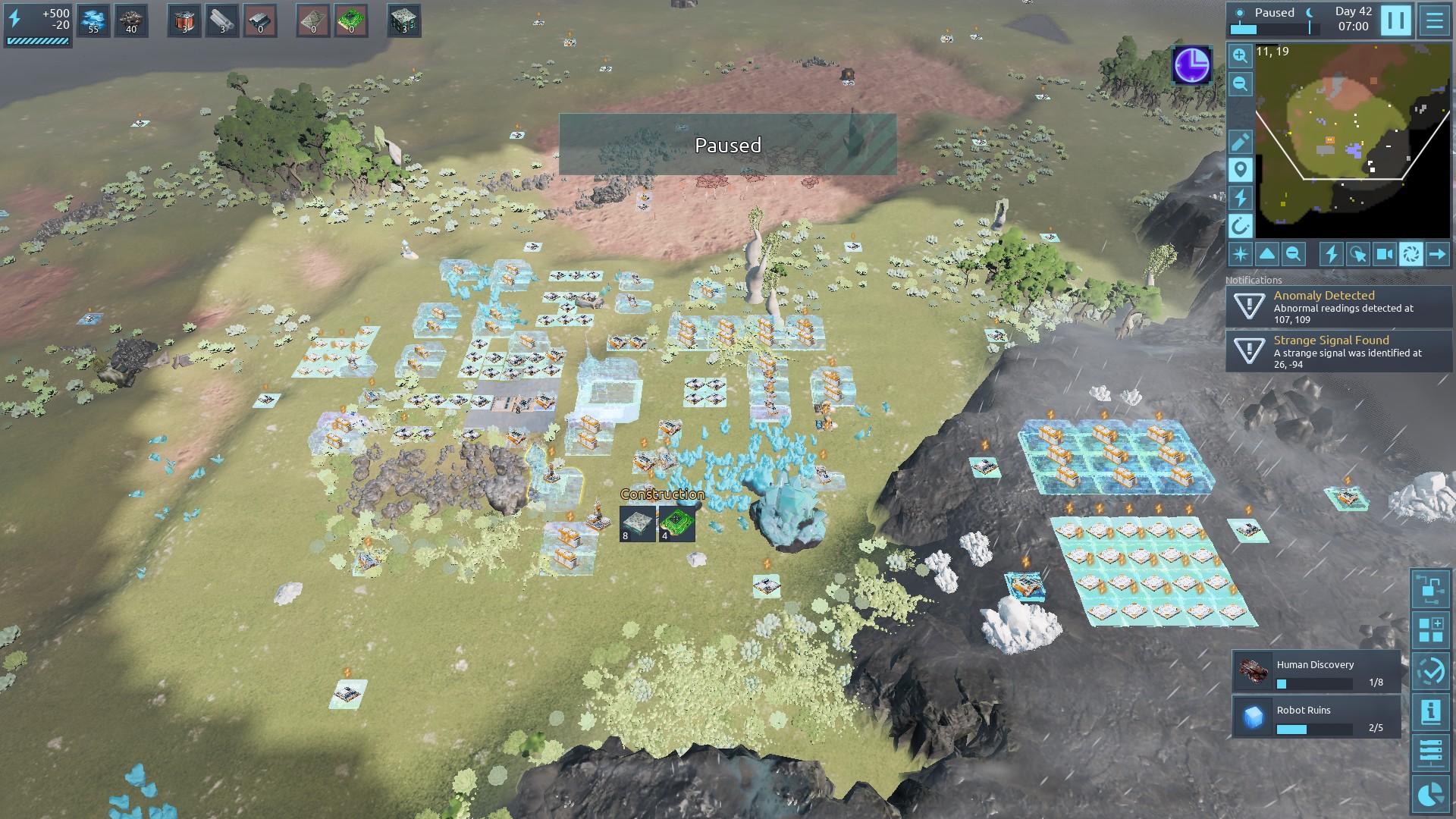This screenshot has width=1456, height=819.
Task: Select the Robot Ruins objective
Action: [1316, 717]
